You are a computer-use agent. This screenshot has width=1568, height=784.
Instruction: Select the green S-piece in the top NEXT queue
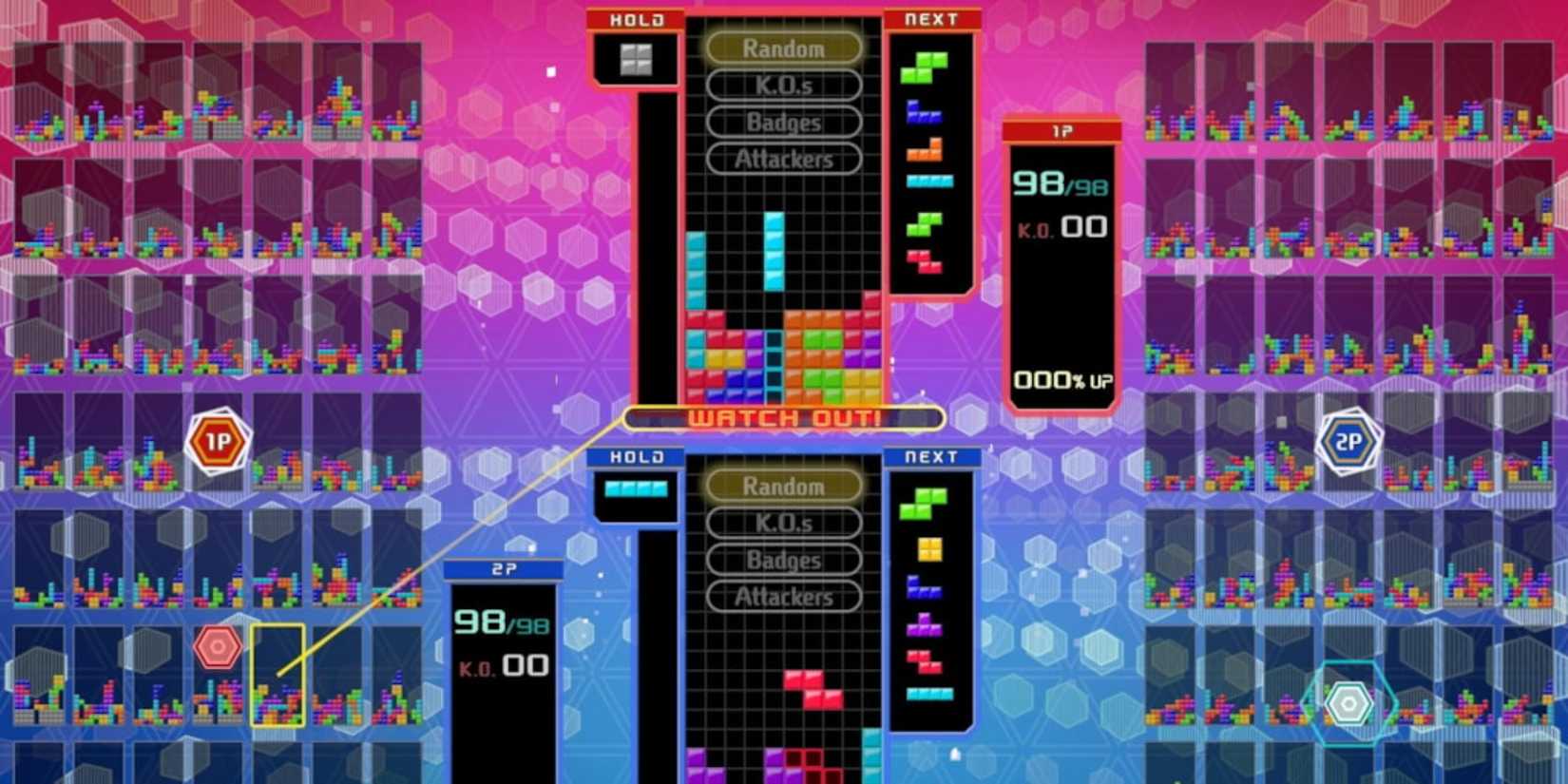[924, 68]
